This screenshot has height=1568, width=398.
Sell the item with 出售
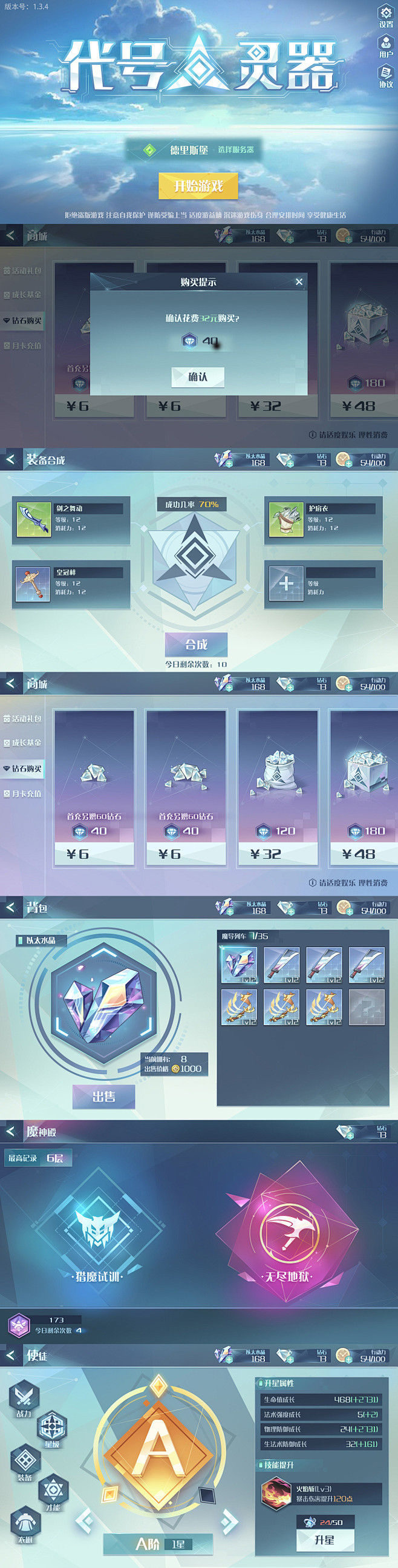coord(104,1096)
